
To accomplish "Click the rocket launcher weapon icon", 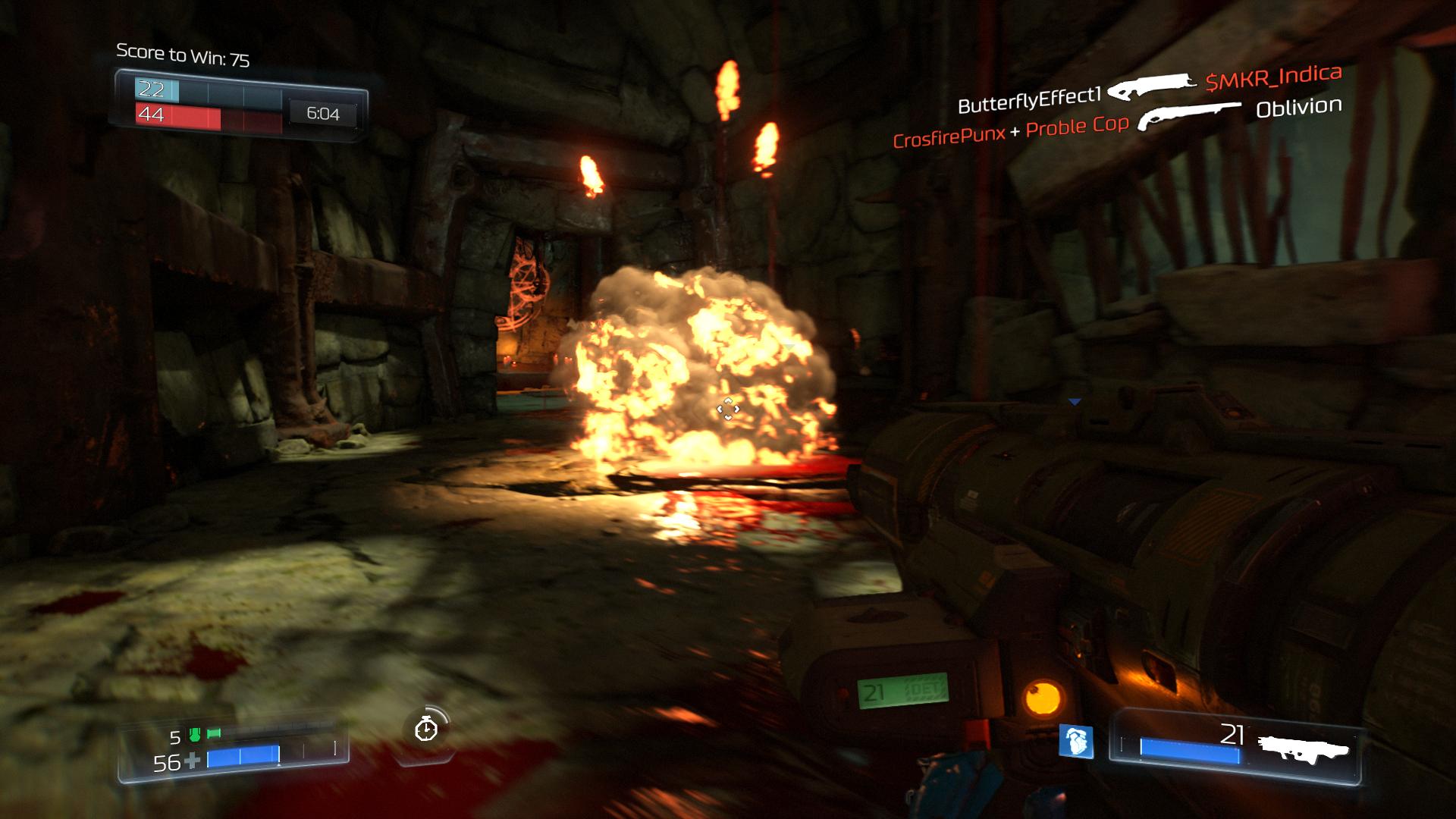I will pos(1303,747).
